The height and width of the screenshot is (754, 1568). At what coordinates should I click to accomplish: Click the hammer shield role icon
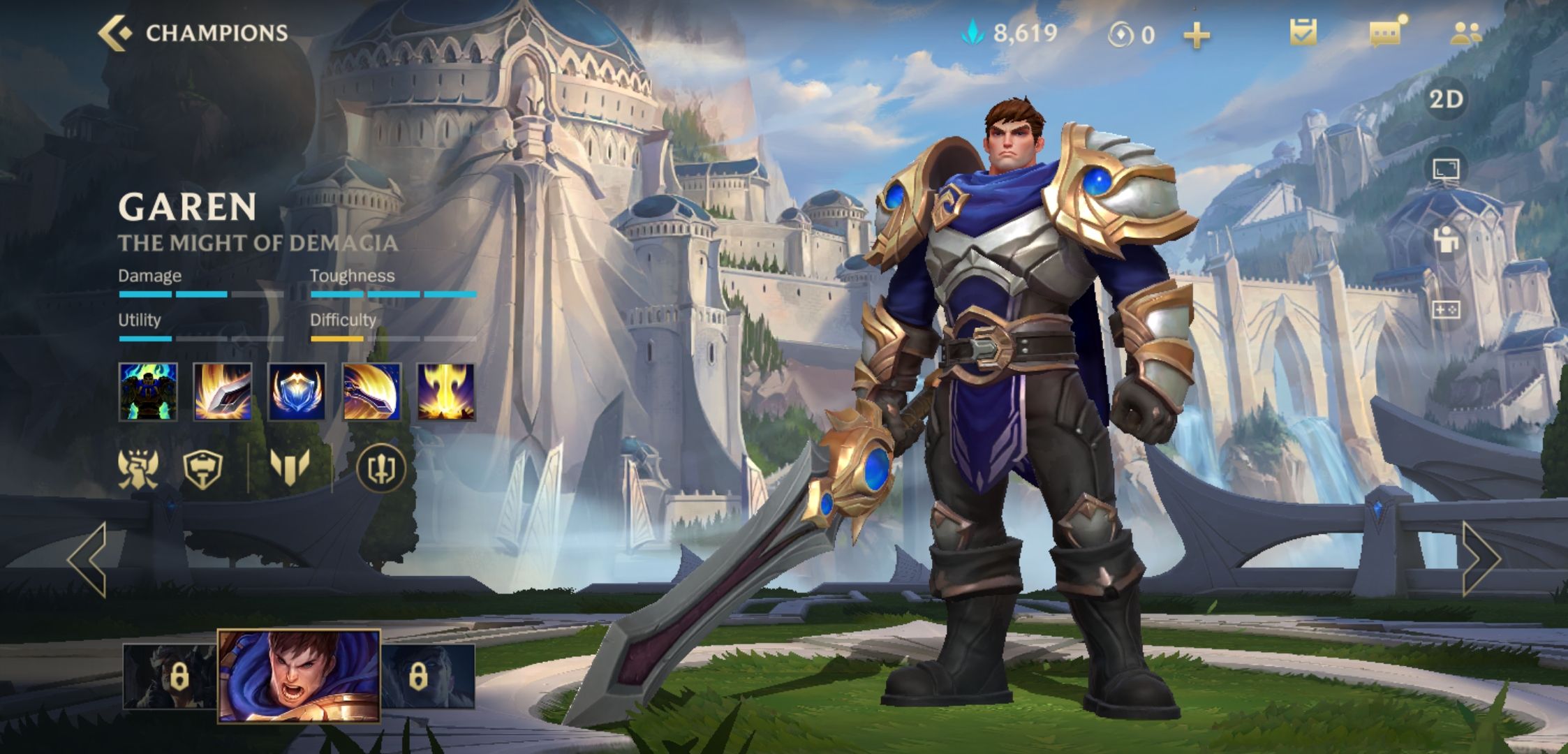(202, 468)
